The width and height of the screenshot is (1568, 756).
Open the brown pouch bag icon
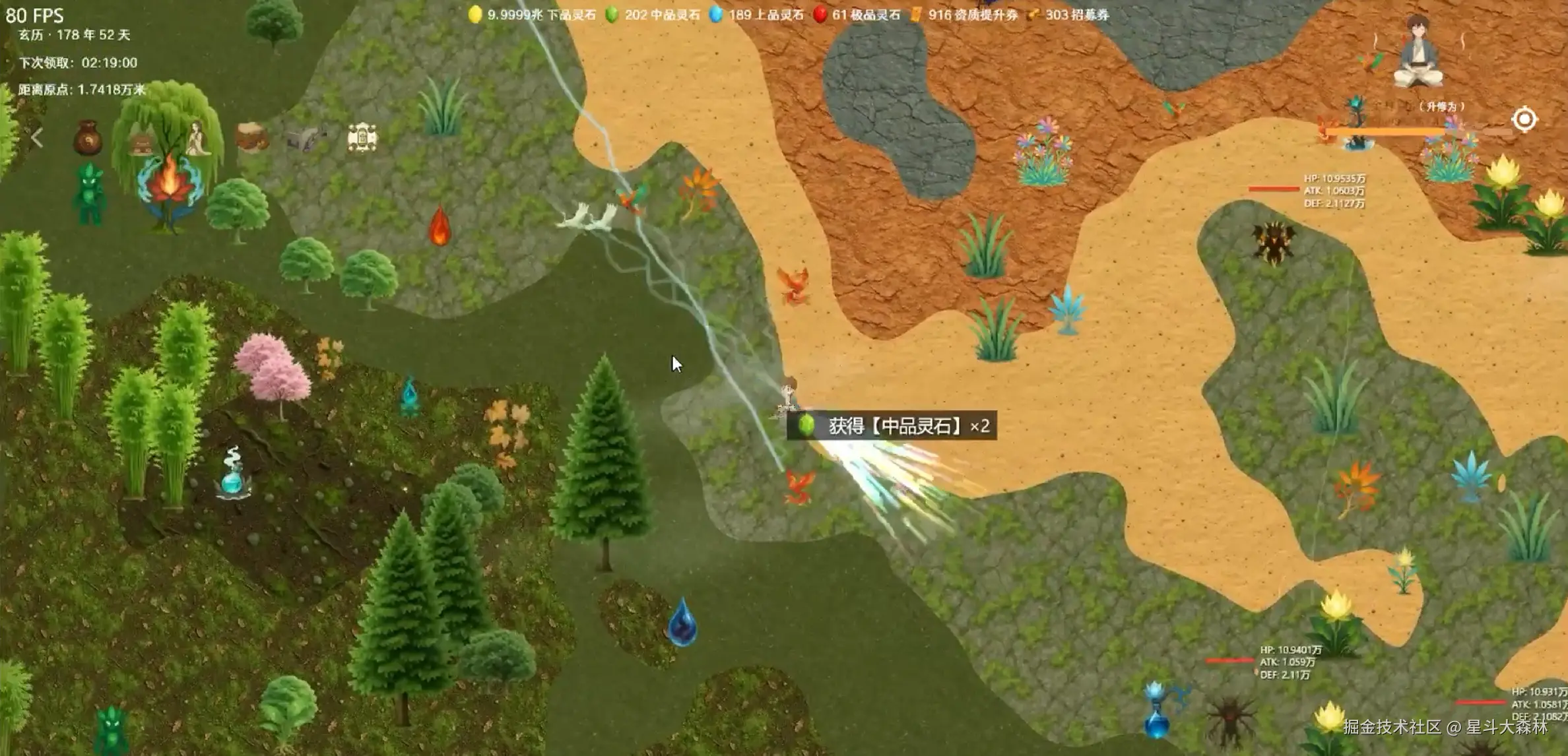click(87, 137)
